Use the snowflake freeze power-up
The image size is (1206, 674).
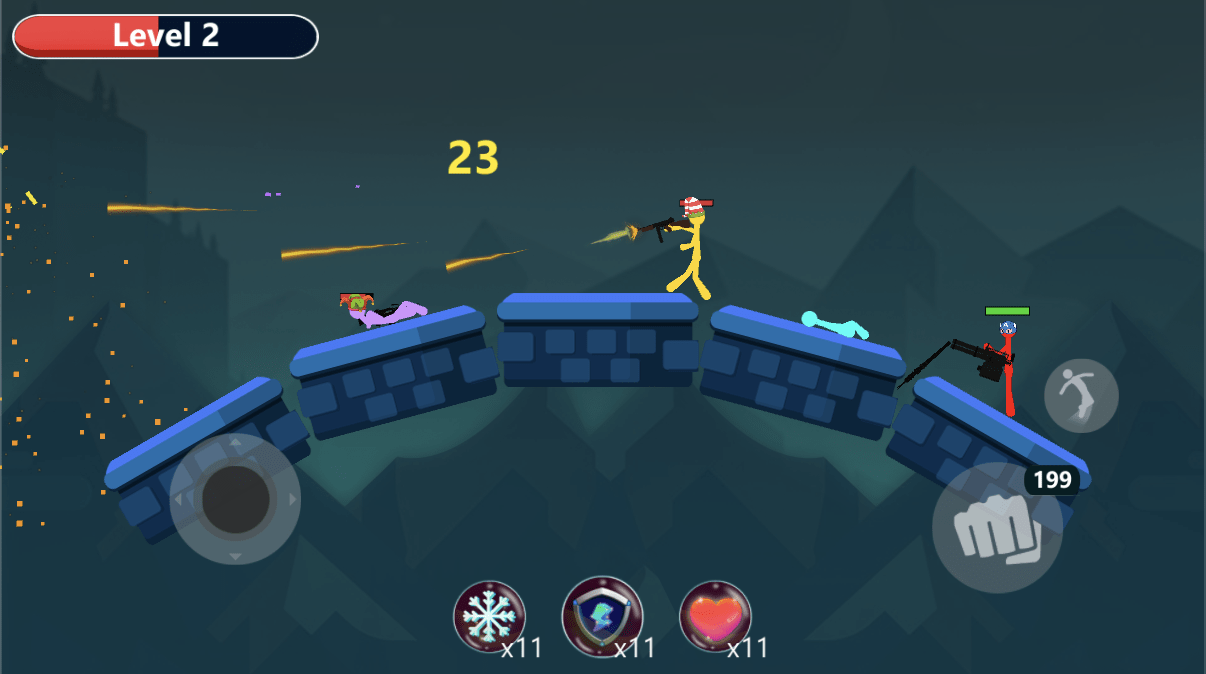click(x=489, y=617)
